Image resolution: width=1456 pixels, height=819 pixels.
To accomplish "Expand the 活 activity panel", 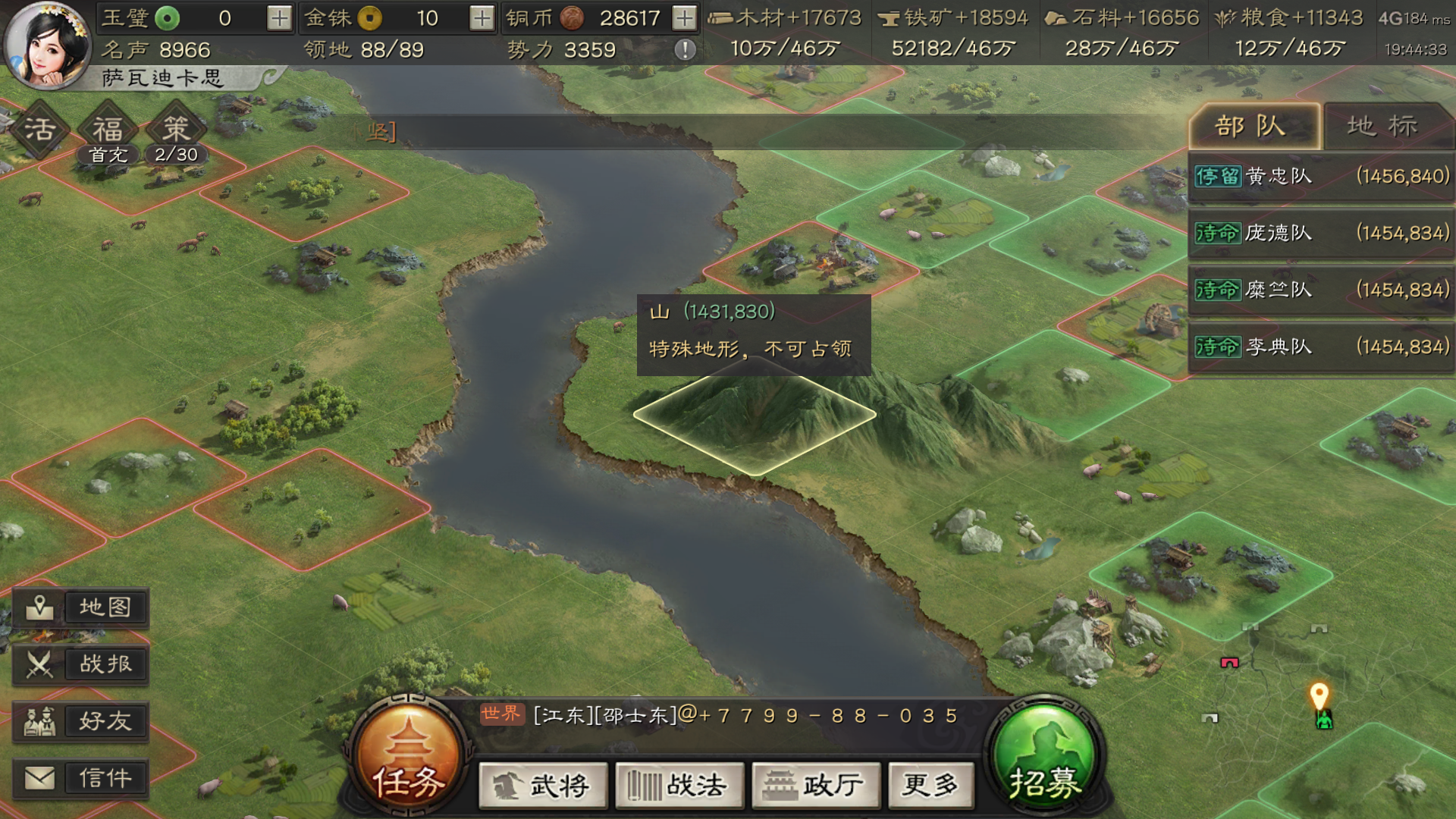I will pyautogui.click(x=39, y=129).
